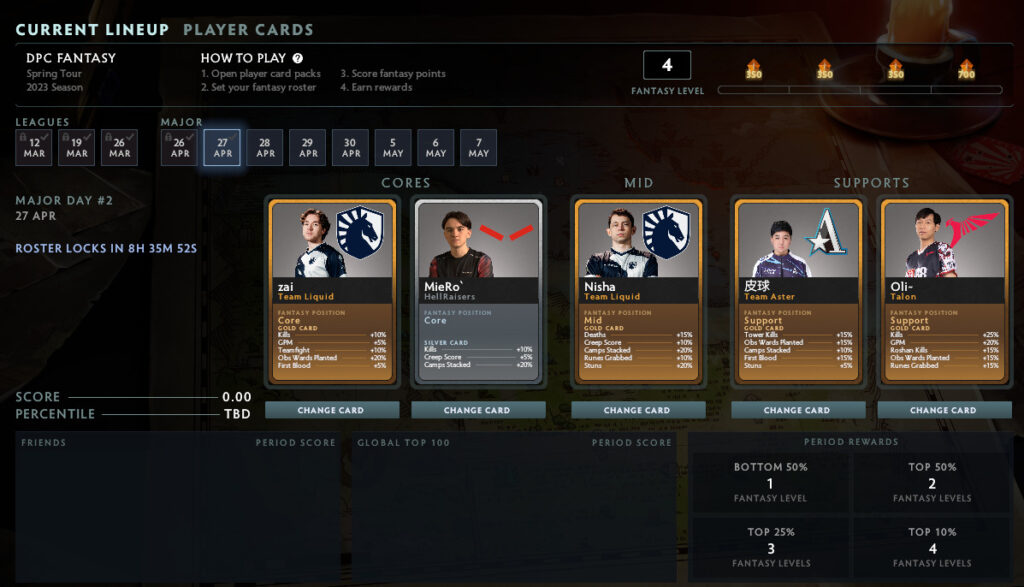Select the 7 May major day
The height and width of the screenshot is (587, 1024).
[478, 148]
